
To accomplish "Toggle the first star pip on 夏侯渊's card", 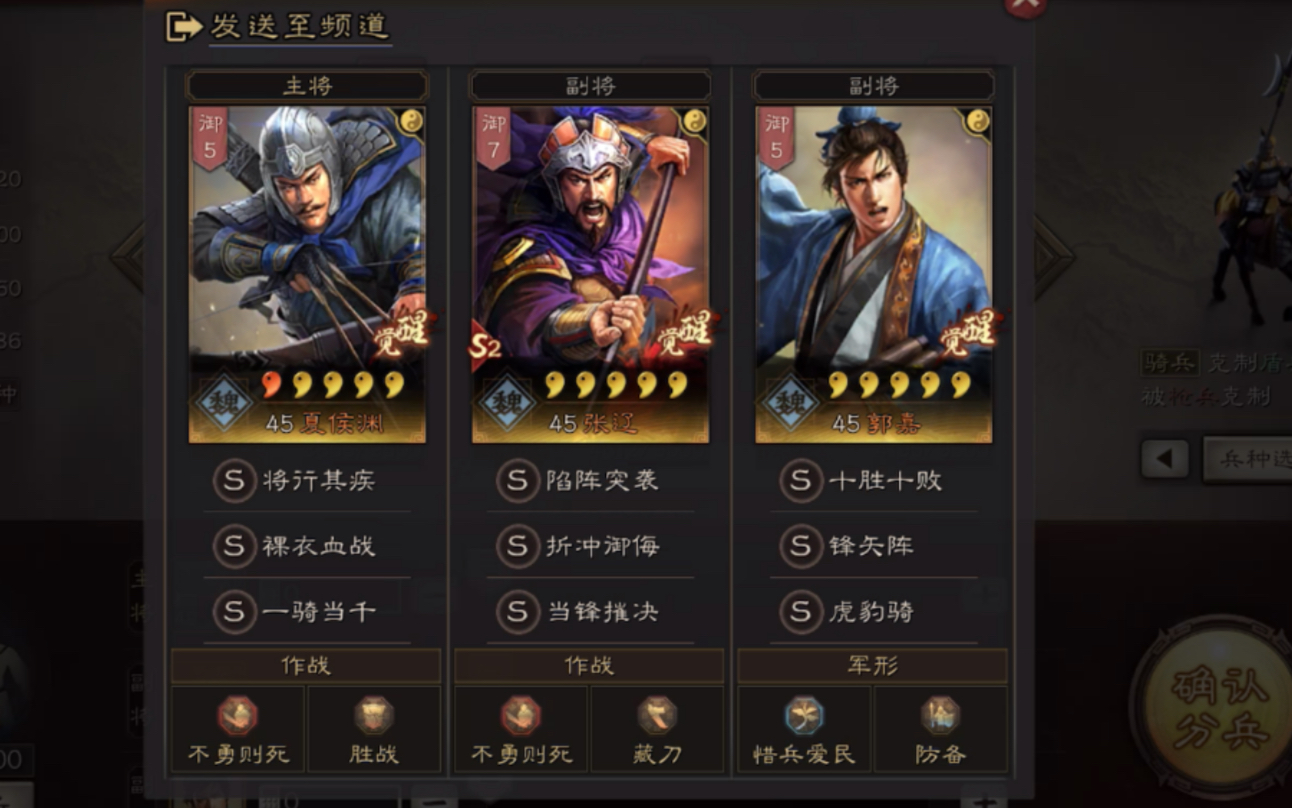I will click(267, 385).
